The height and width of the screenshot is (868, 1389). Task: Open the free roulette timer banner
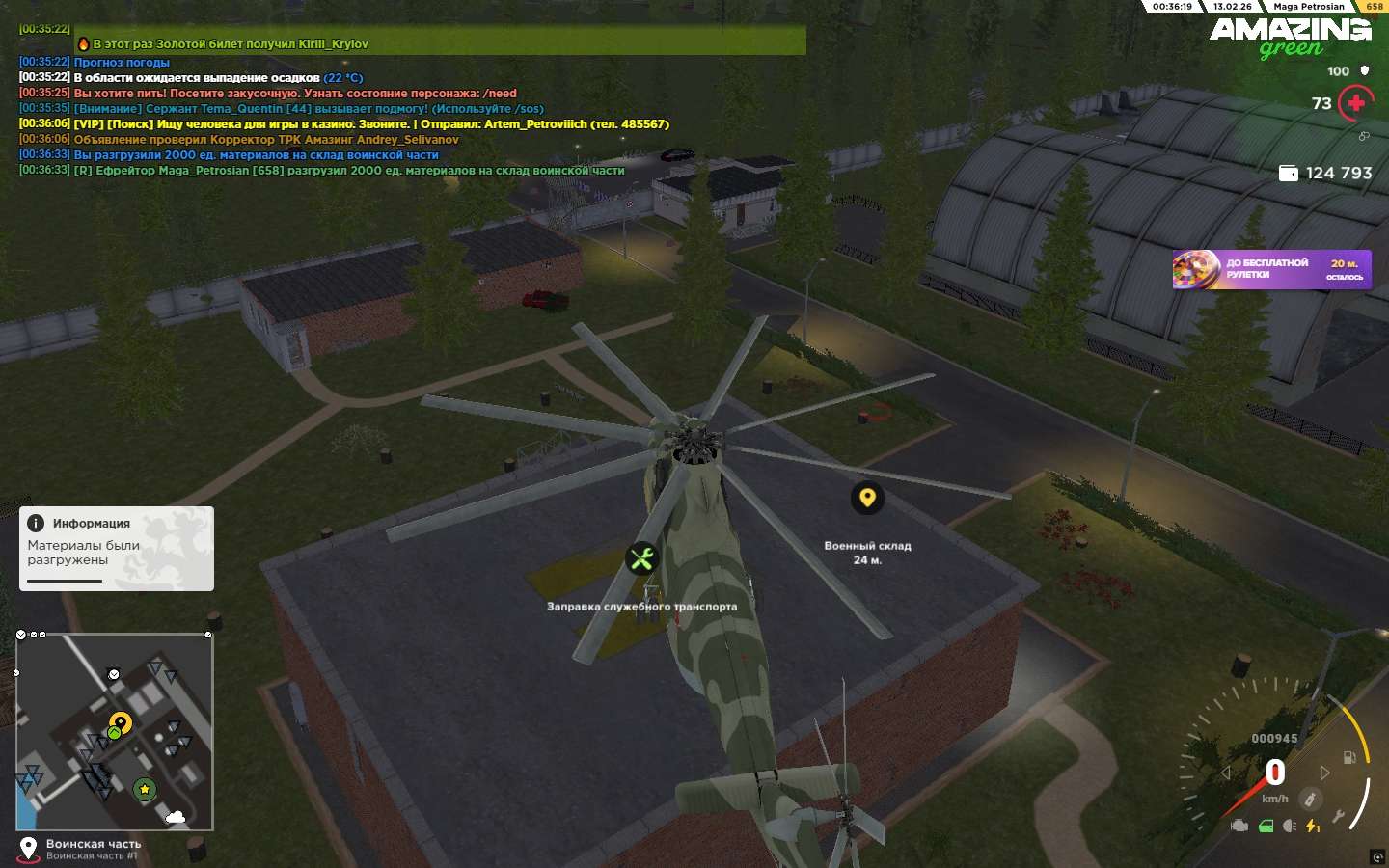click(x=1271, y=269)
